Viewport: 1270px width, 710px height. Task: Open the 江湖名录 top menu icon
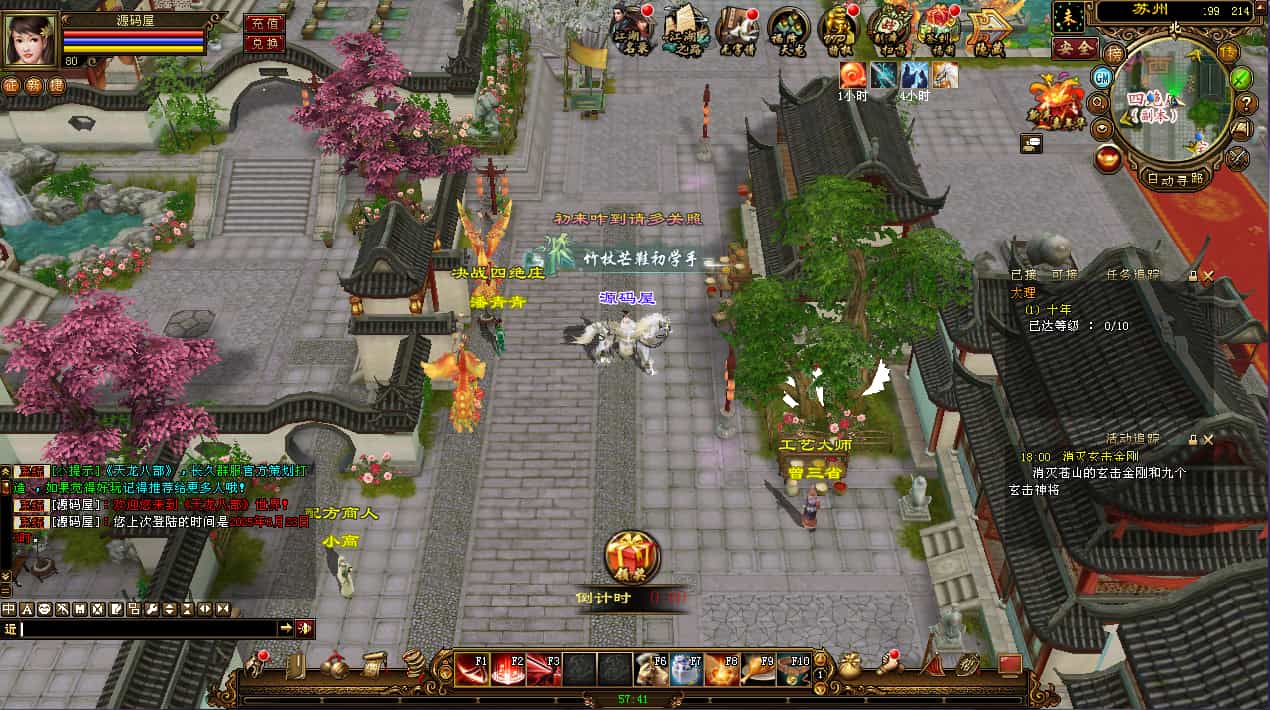click(x=632, y=29)
